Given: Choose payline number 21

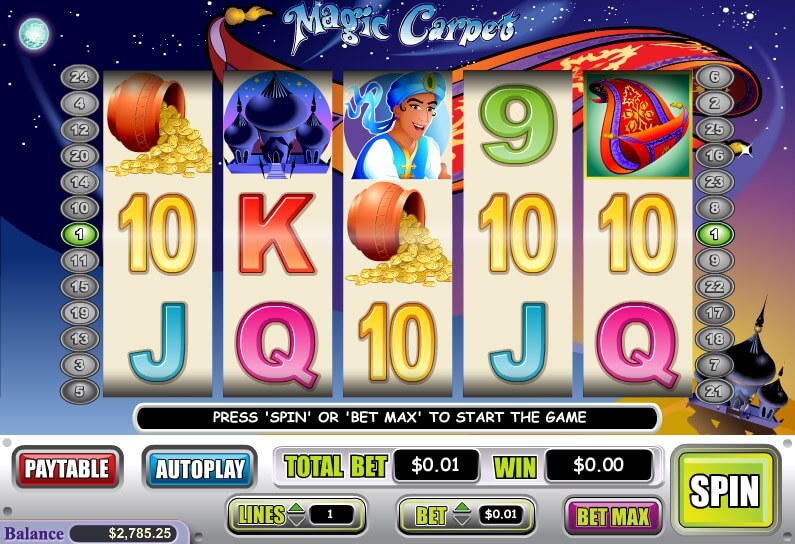Looking at the screenshot, I should pyautogui.click(x=714, y=390).
